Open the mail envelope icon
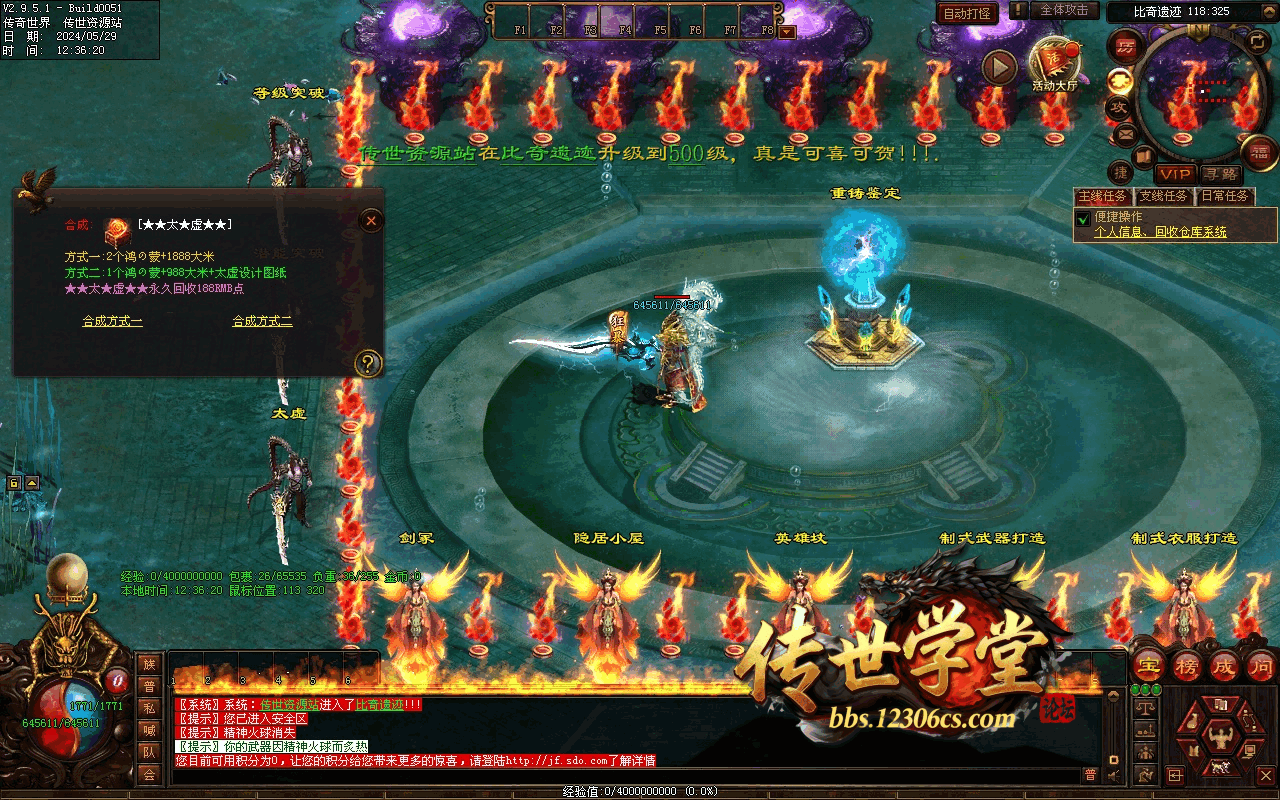This screenshot has width=1280, height=800. coord(1125,133)
